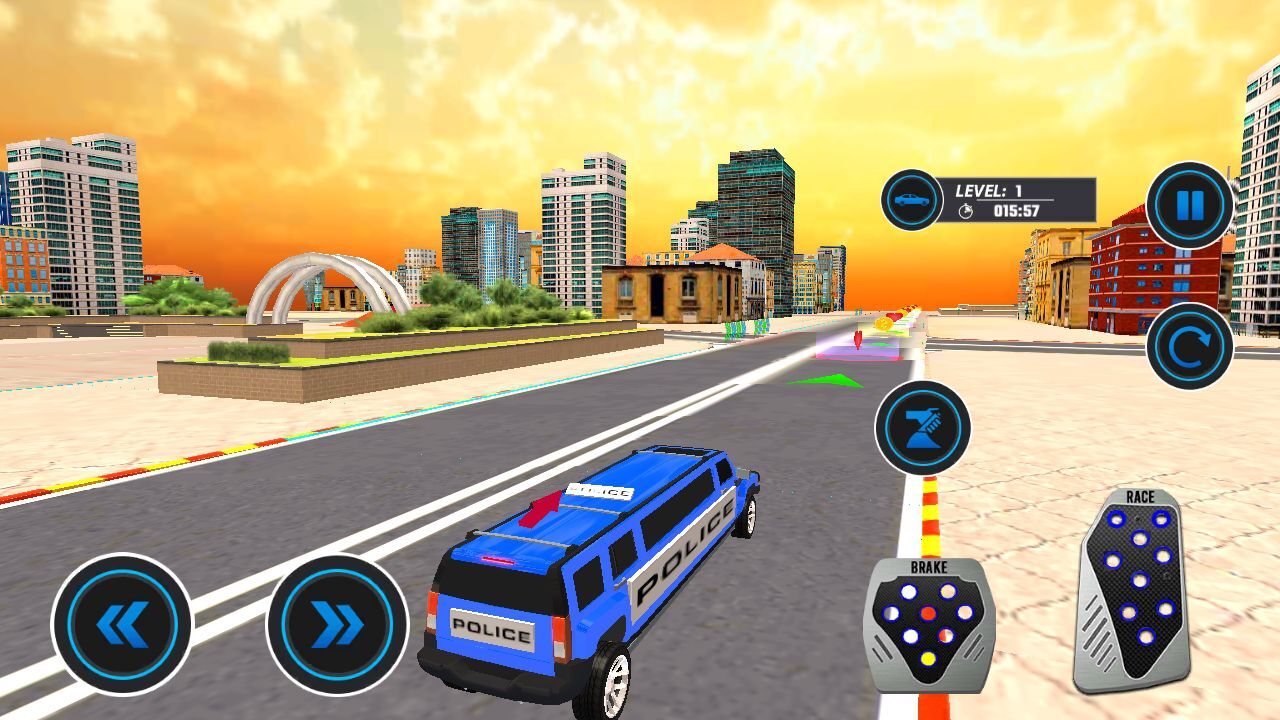Activate the round Z transform button
Image resolution: width=1280 pixels, height=720 pixels.
pyautogui.click(x=922, y=427)
